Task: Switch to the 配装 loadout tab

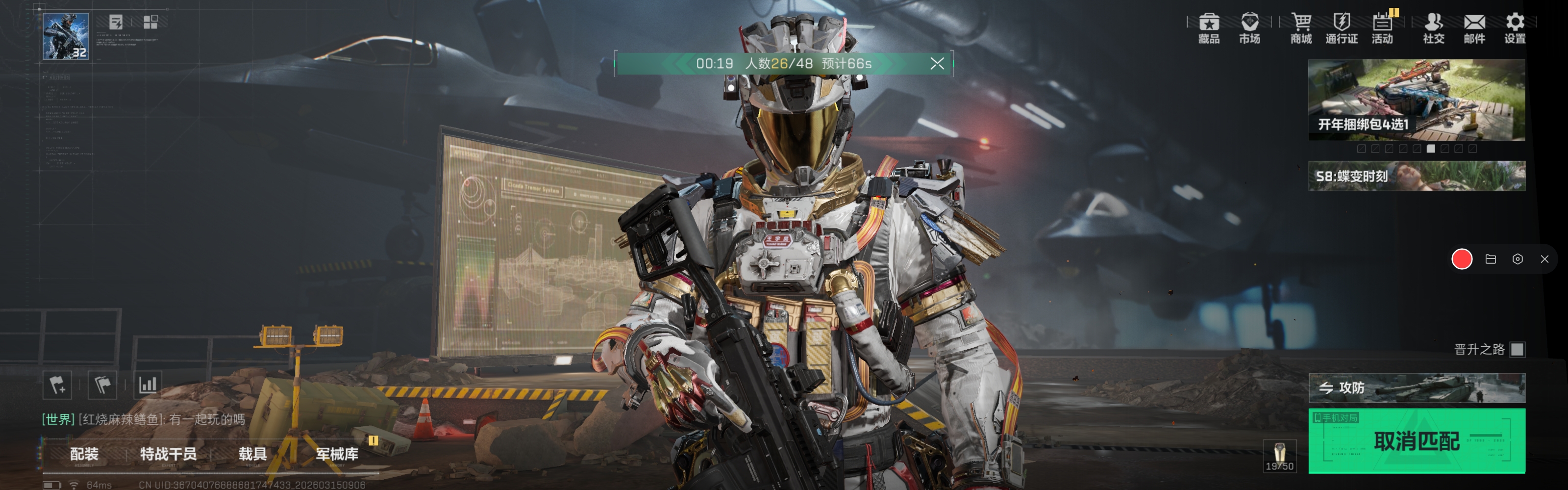Action: (84, 454)
